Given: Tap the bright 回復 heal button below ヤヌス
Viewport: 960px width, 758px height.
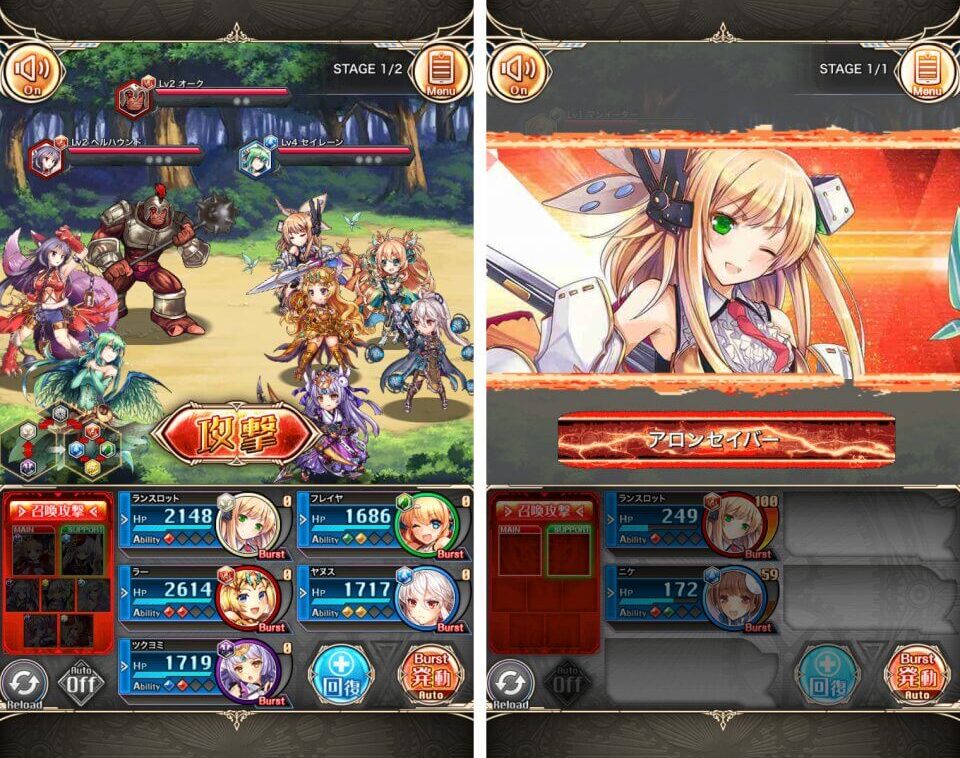Looking at the screenshot, I should click(342, 676).
